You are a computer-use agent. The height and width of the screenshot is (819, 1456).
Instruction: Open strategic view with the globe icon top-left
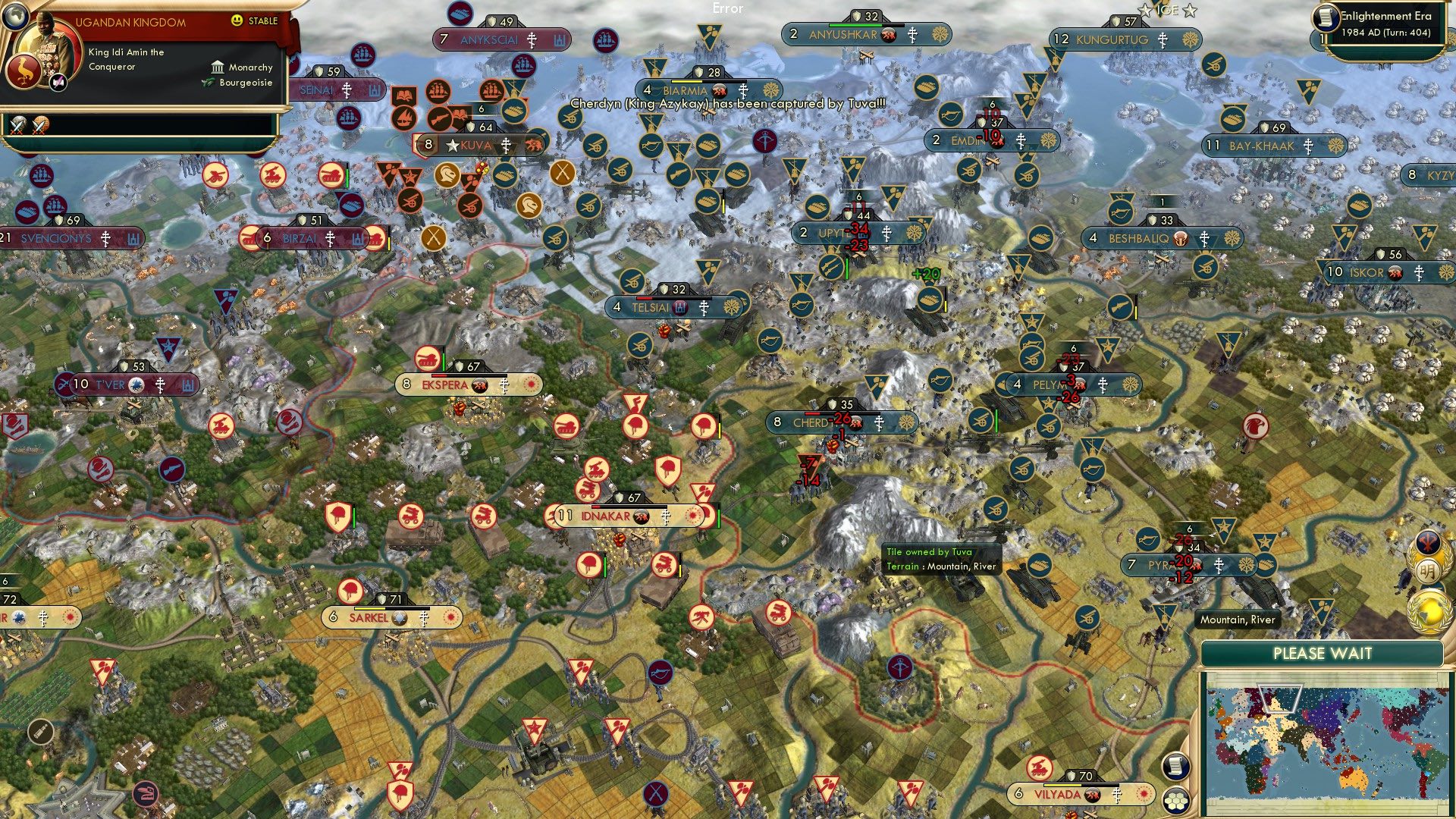click(16, 17)
